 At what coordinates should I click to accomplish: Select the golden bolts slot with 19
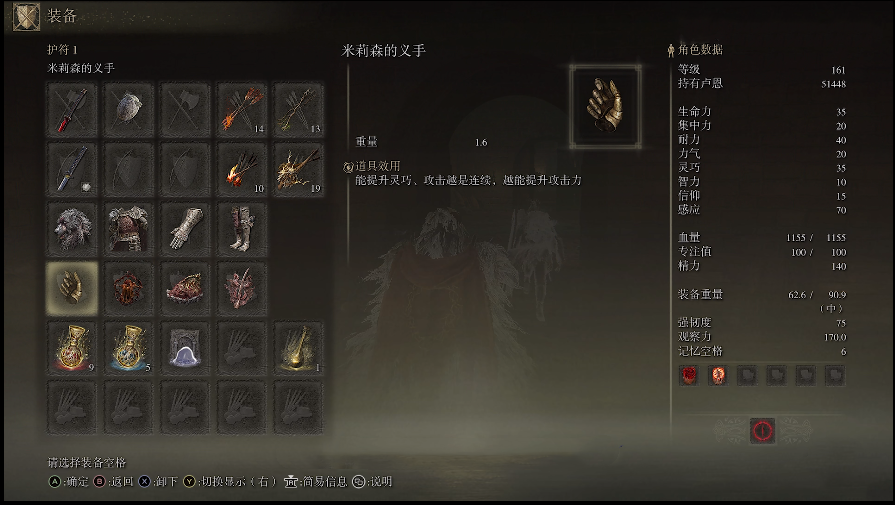tap(298, 169)
